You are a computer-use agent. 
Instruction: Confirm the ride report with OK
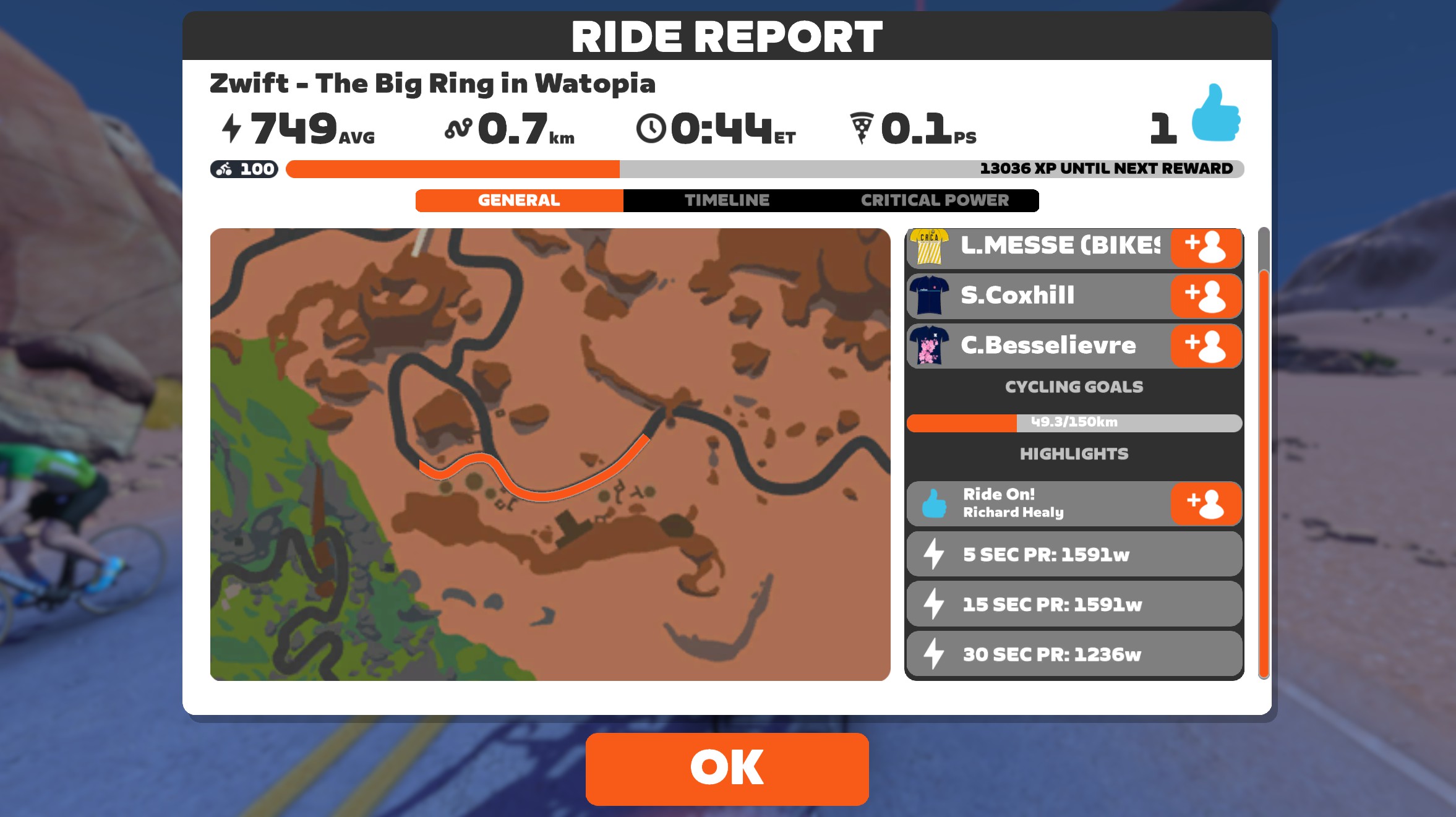pyautogui.click(x=727, y=769)
